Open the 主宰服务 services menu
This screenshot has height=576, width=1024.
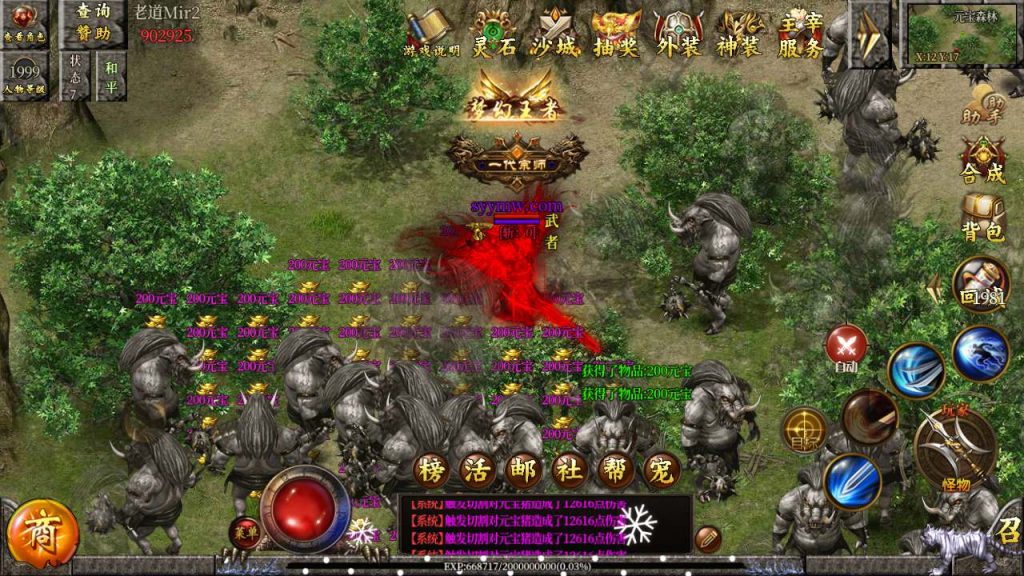[x=801, y=34]
